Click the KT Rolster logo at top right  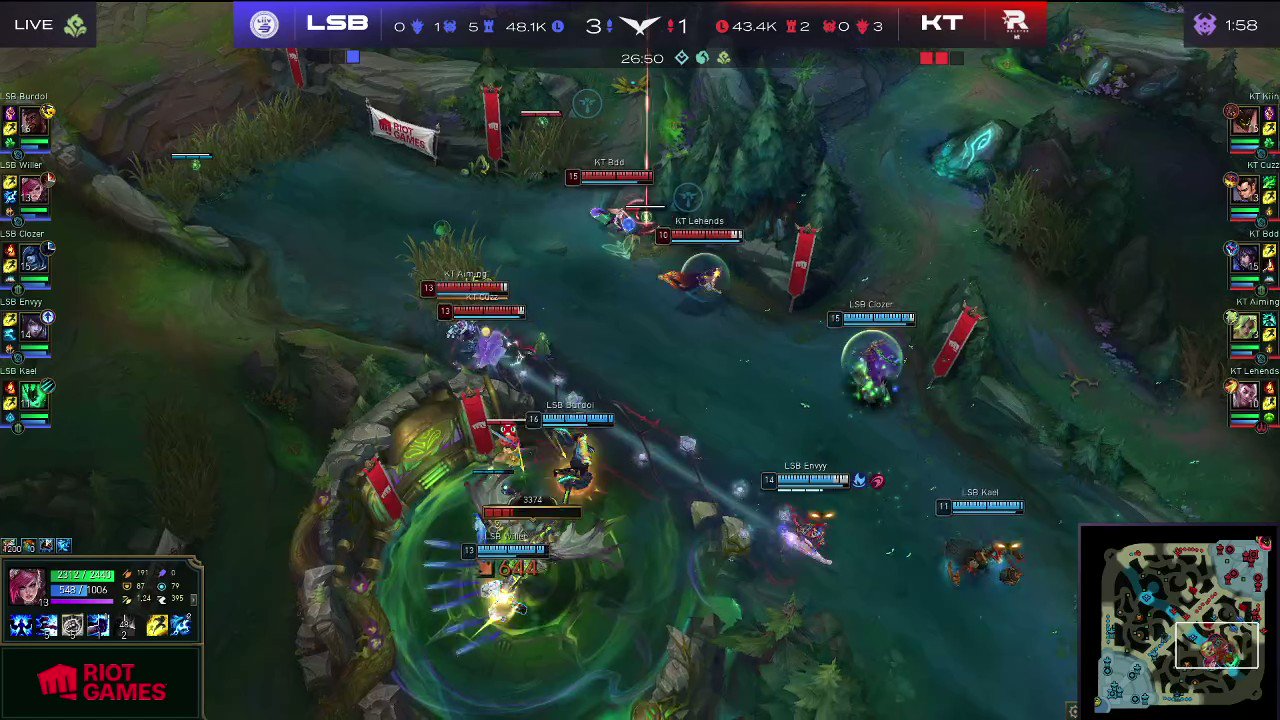coord(1015,23)
